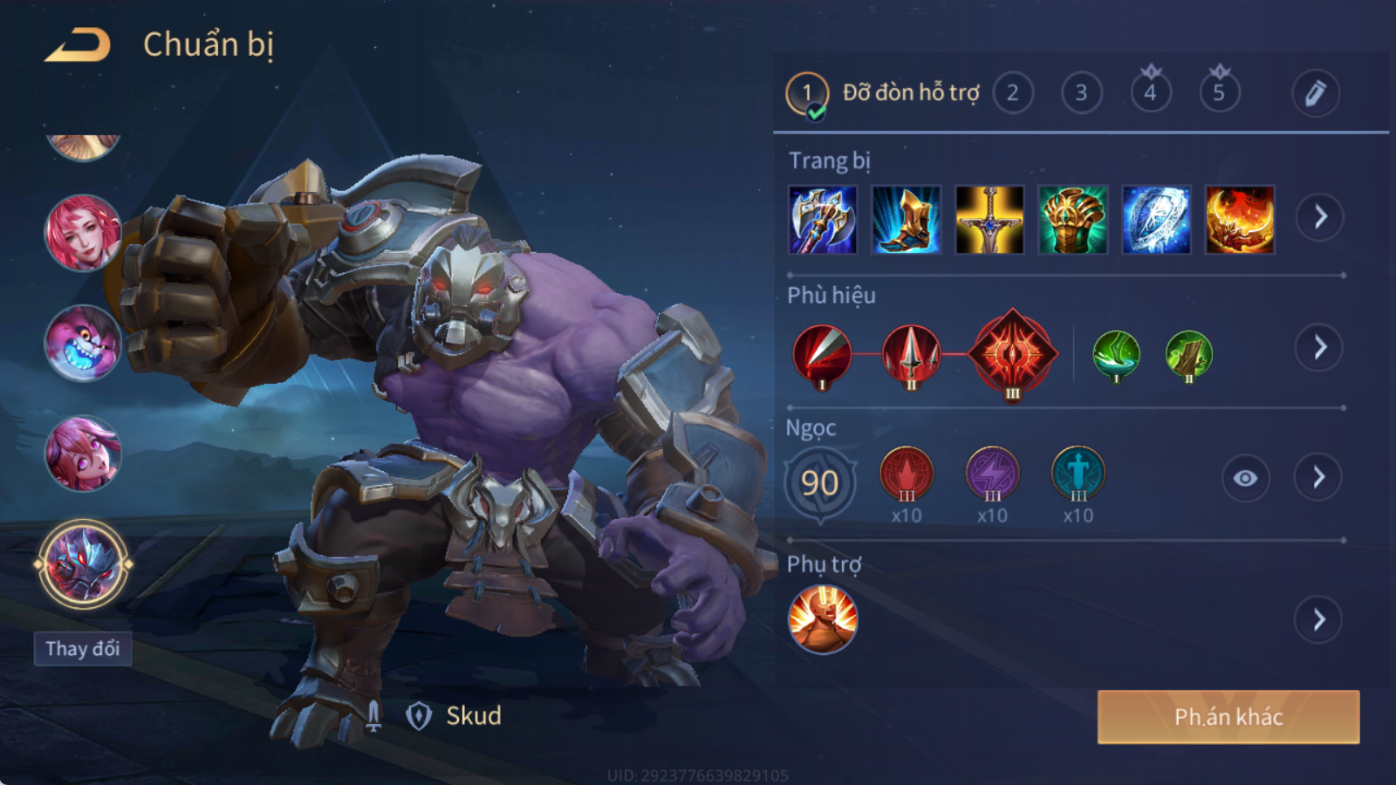Select the golden boots equipment item
The width and height of the screenshot is (1396, 785).
(906, 219)
